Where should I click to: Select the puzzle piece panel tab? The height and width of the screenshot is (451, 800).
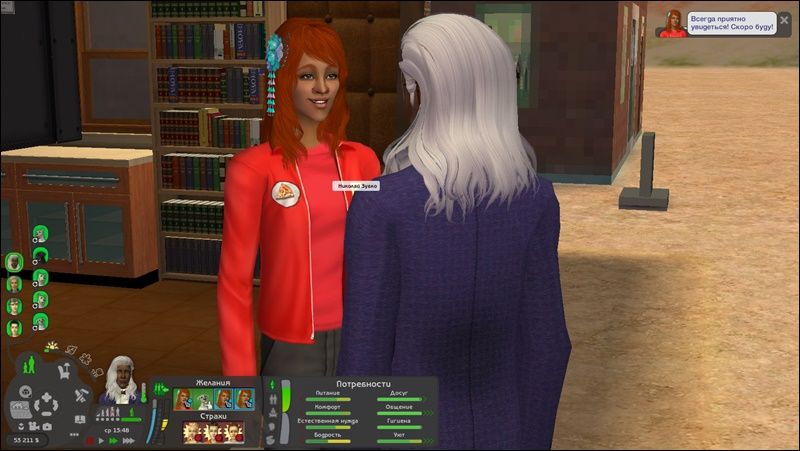(x=86, y=357)
